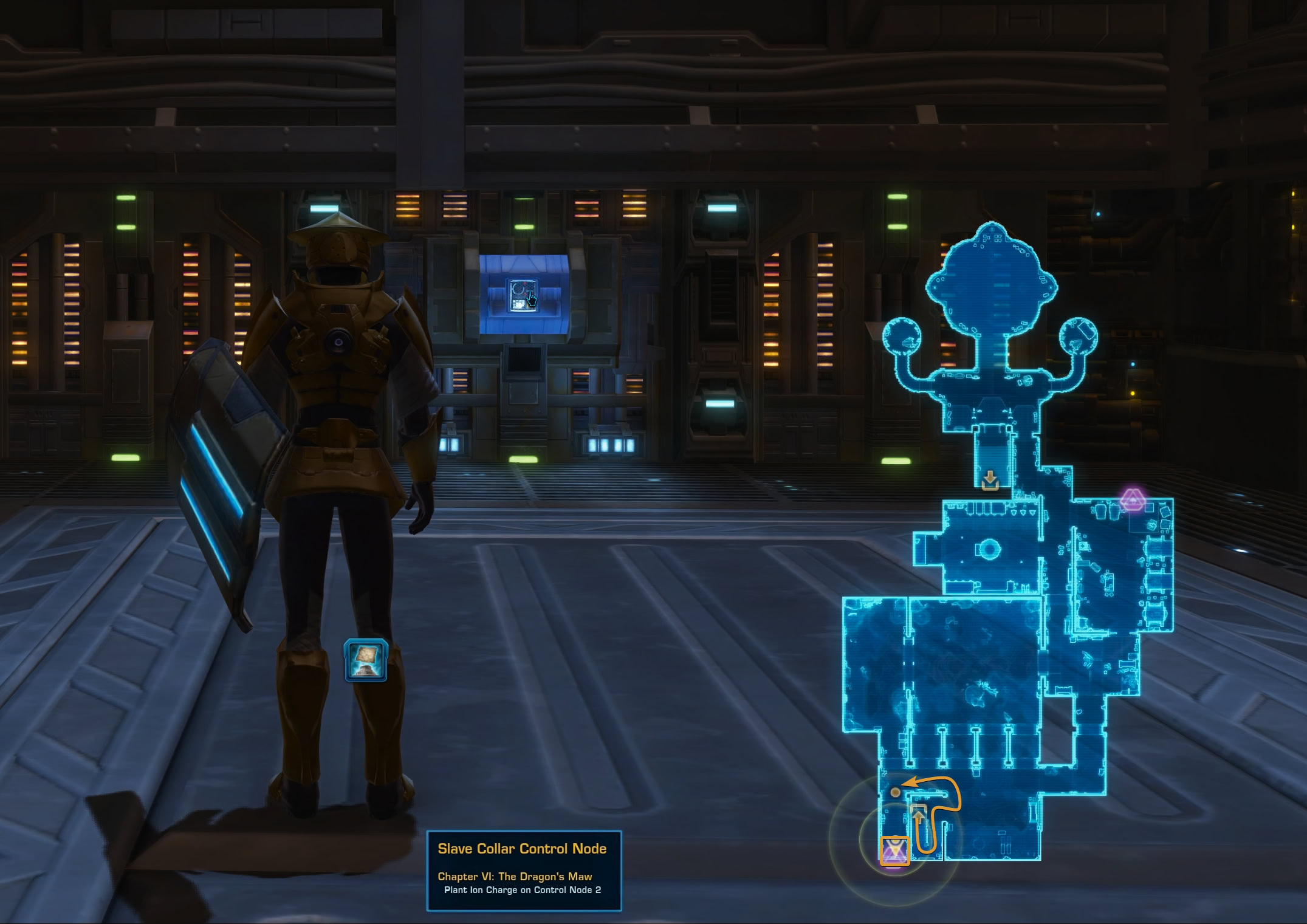Click the purple quest marker in the orange box
Image resolution: width=1307 pixels, height=924 pixels.
[894, 850]
